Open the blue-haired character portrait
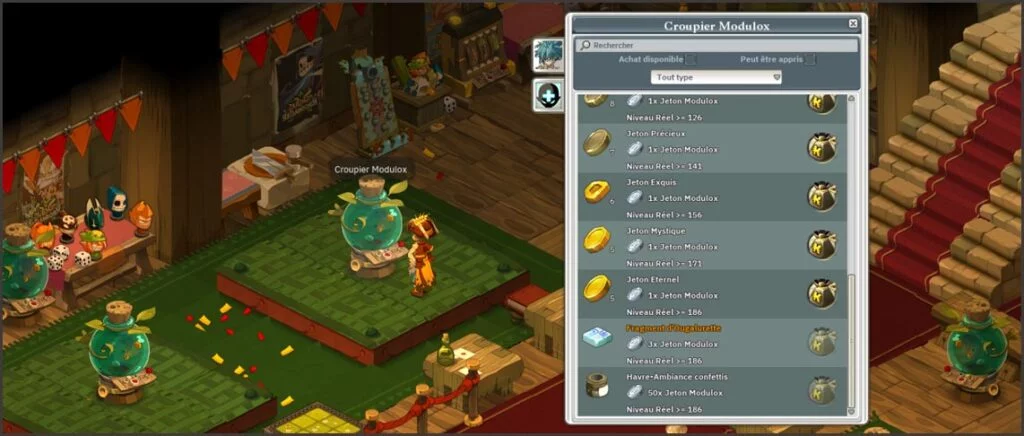The height and width of the screenshot is (436, 1024). tap(548, 54)
